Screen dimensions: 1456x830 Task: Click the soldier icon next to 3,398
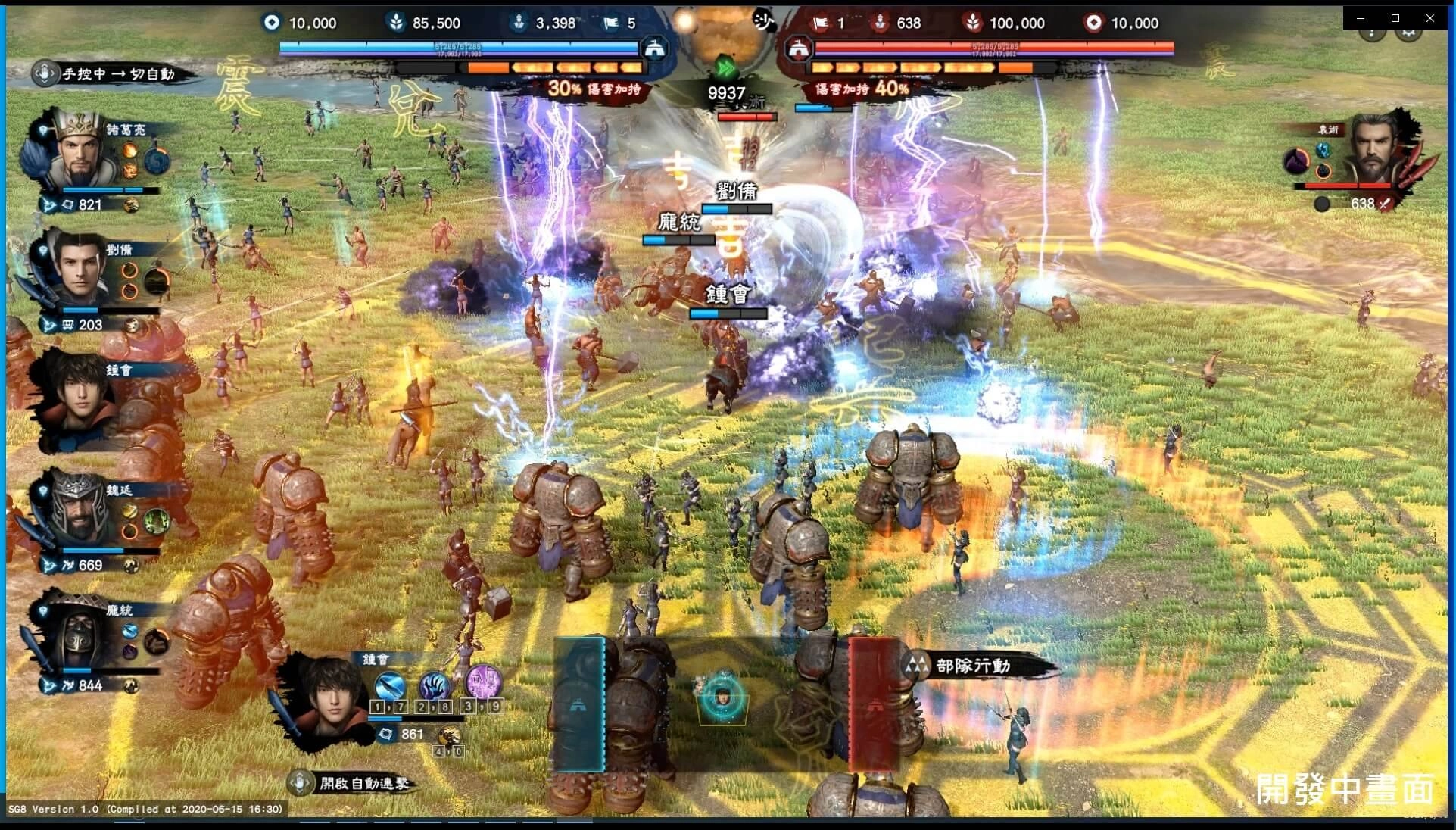519,23
